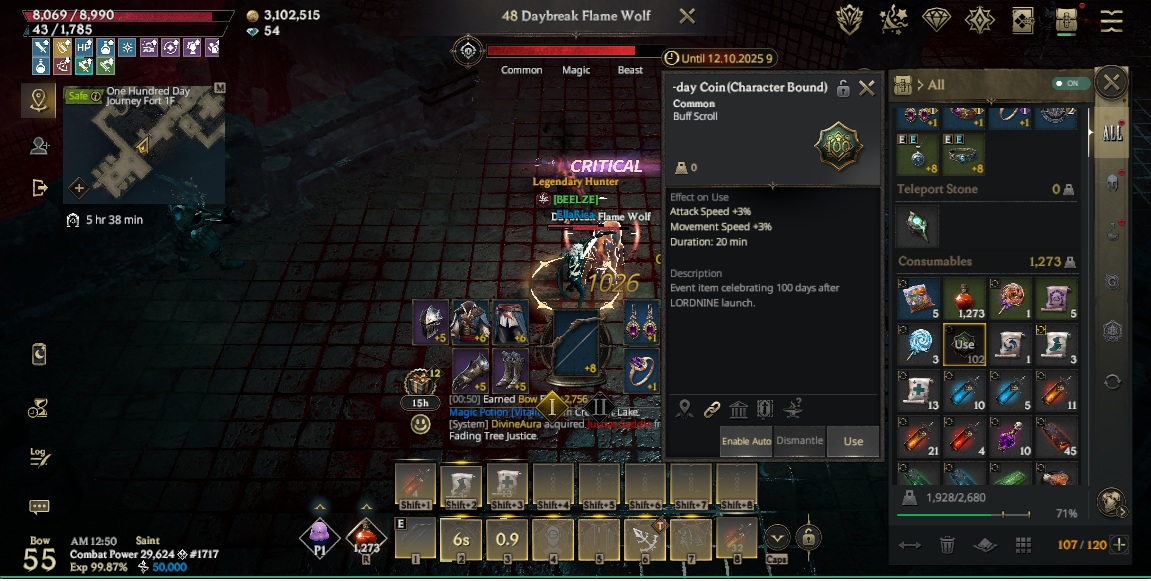Toggle the inventory ON switch

click(x=1071, y=84)
